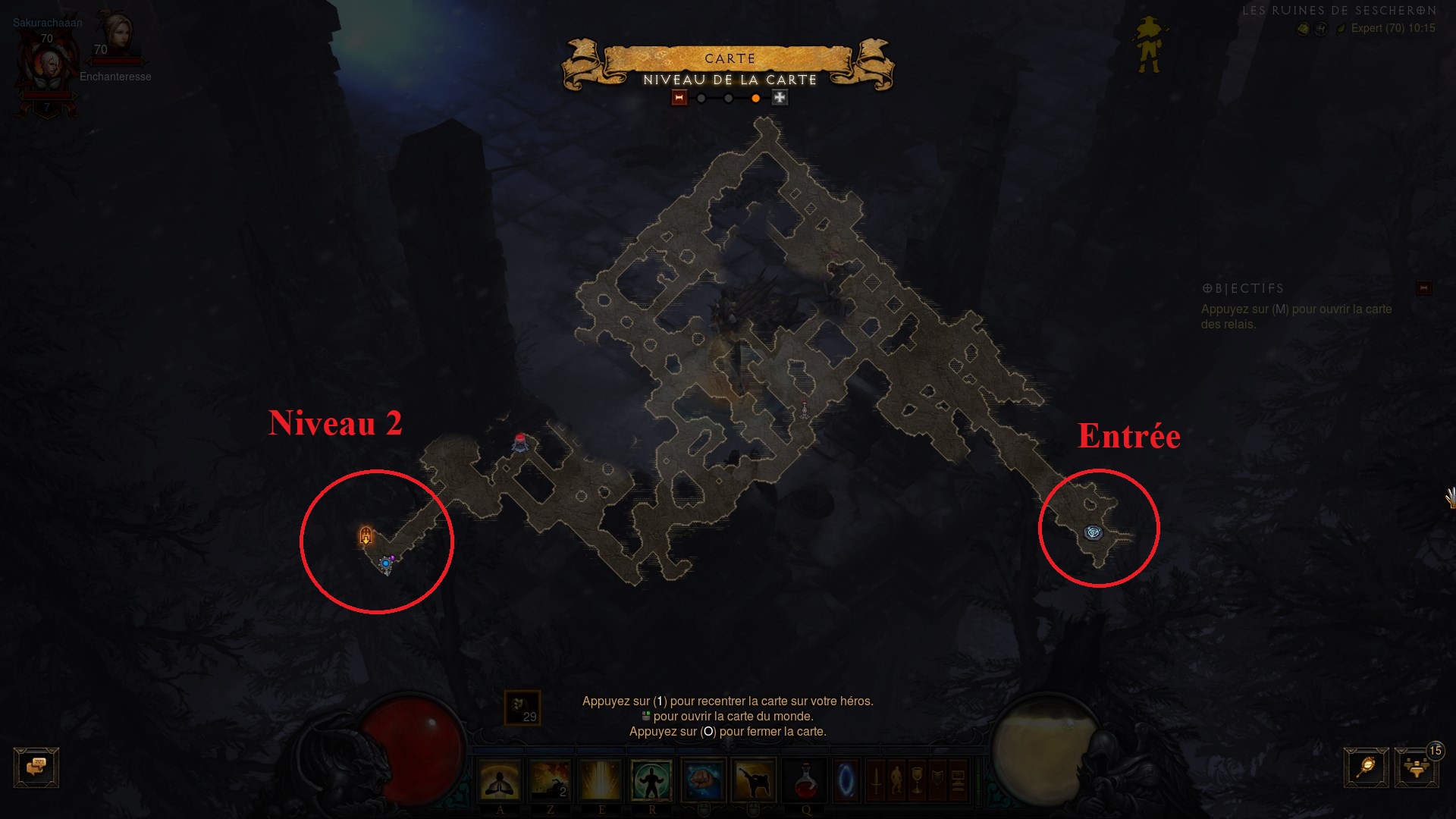This screenshot has height=819, width=1456.
Task: Toggle the red chest icon on level track
Action: (679, 97)
